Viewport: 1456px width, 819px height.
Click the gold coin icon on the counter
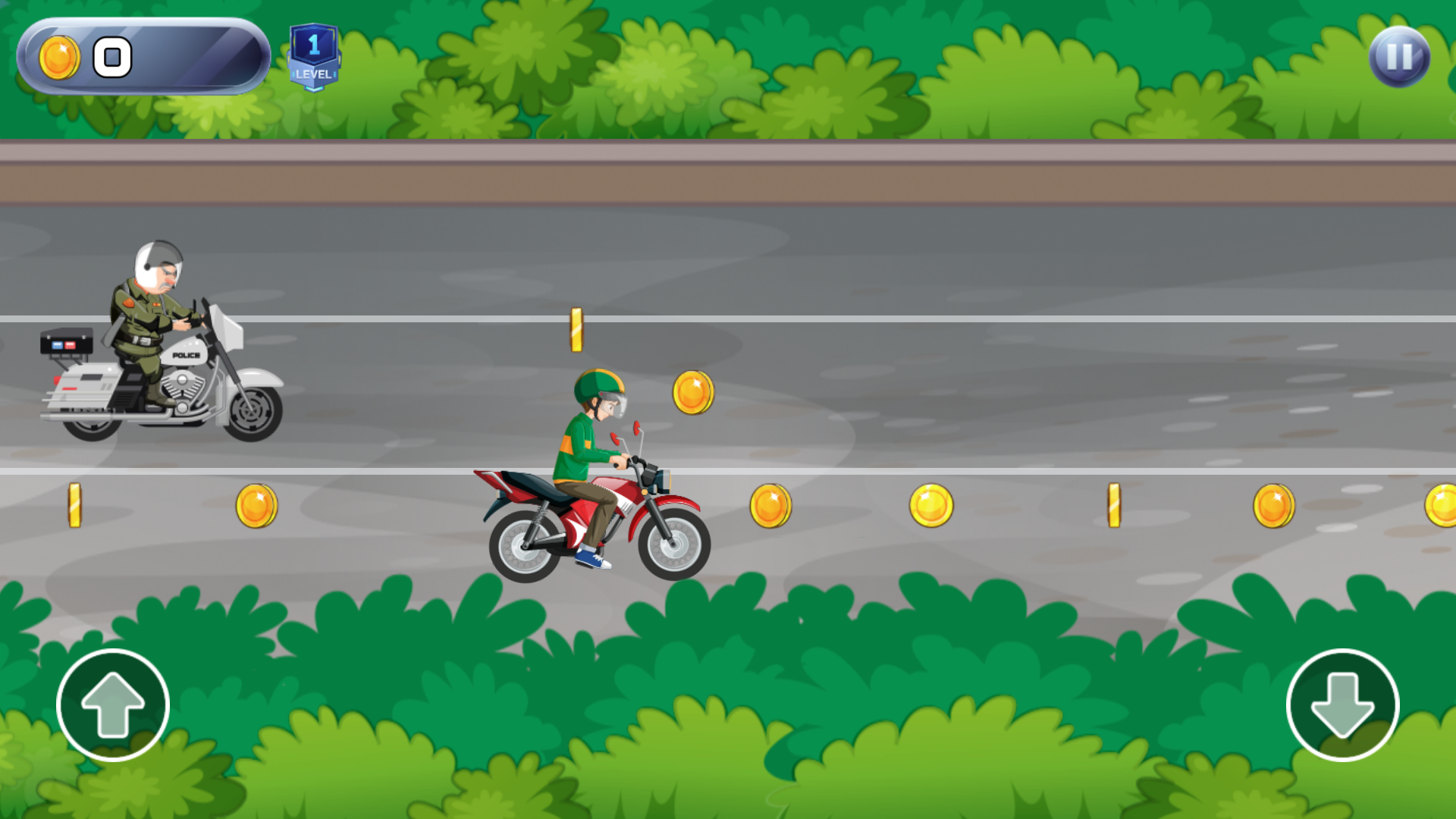(59, 57)
